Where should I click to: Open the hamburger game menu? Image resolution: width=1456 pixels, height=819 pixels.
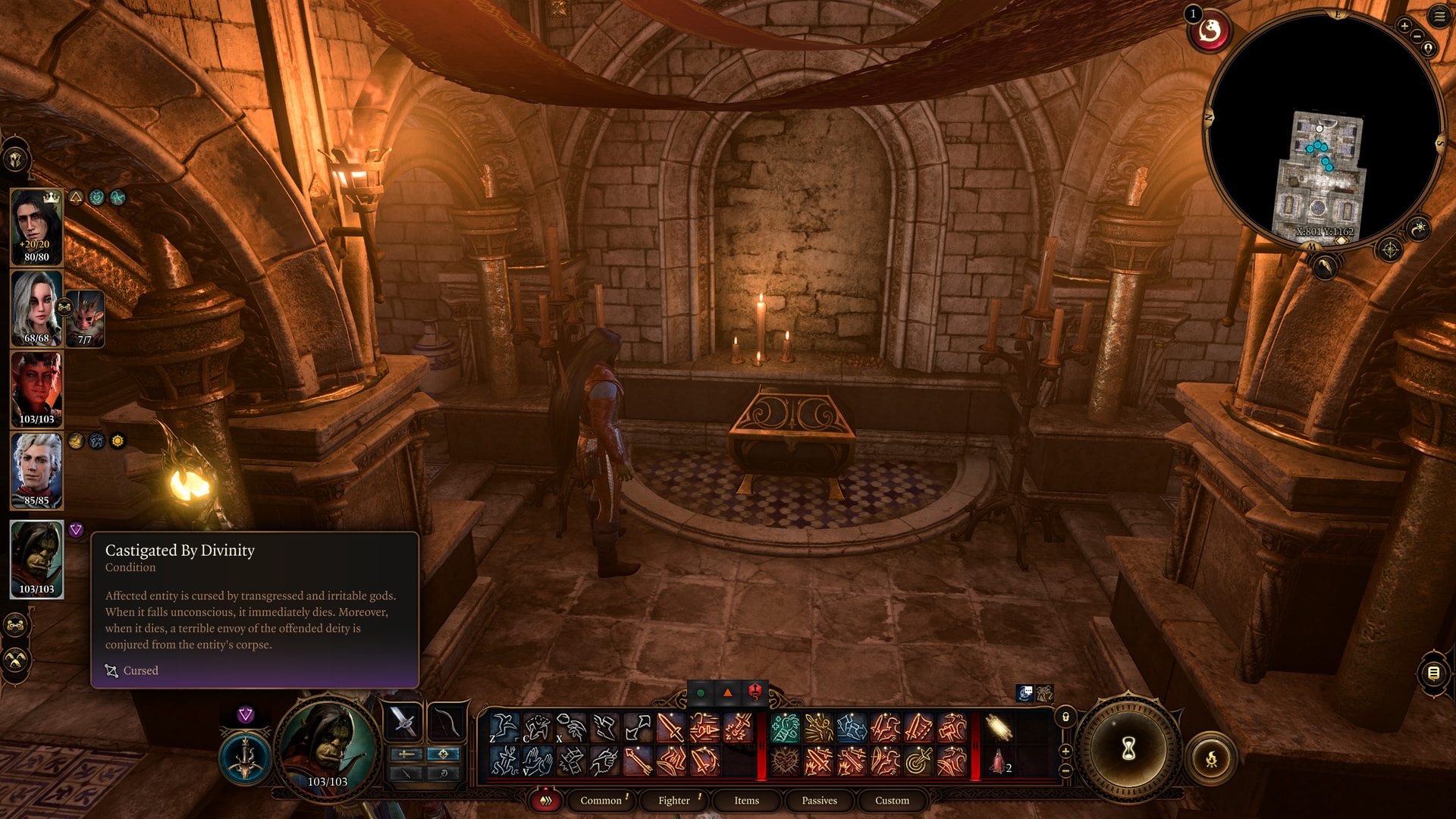[x=1439, y=17]
